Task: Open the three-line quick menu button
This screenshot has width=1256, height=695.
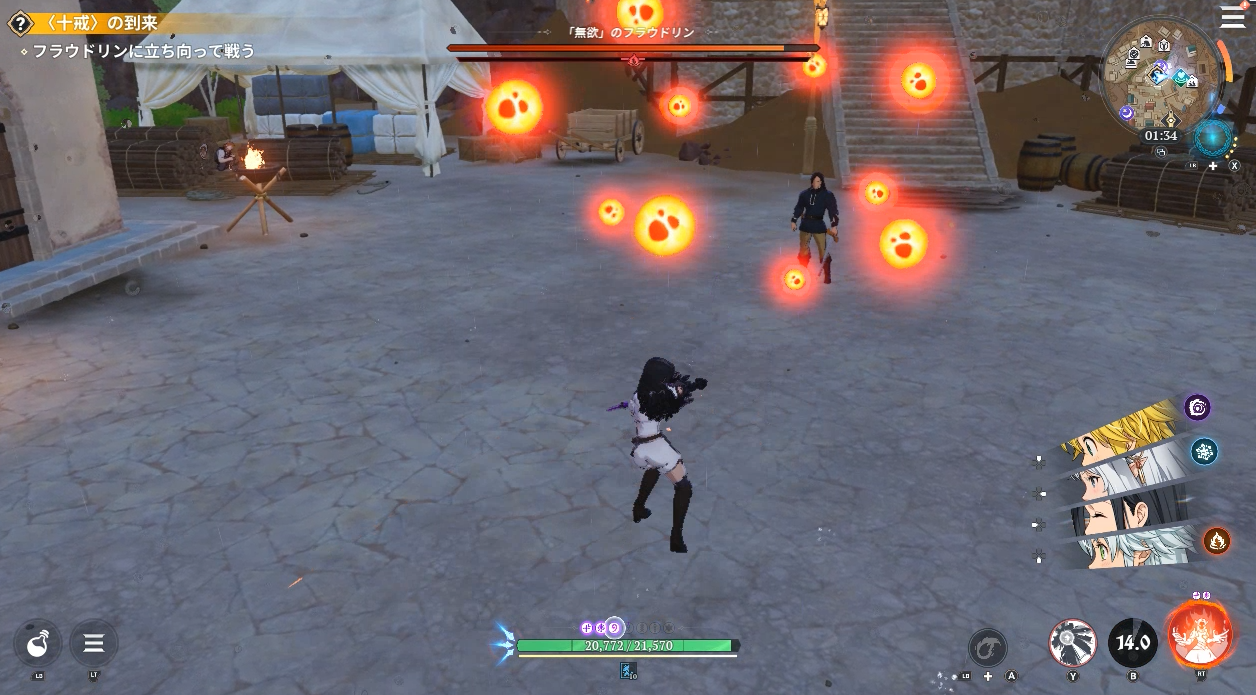Action: (94, 643)
